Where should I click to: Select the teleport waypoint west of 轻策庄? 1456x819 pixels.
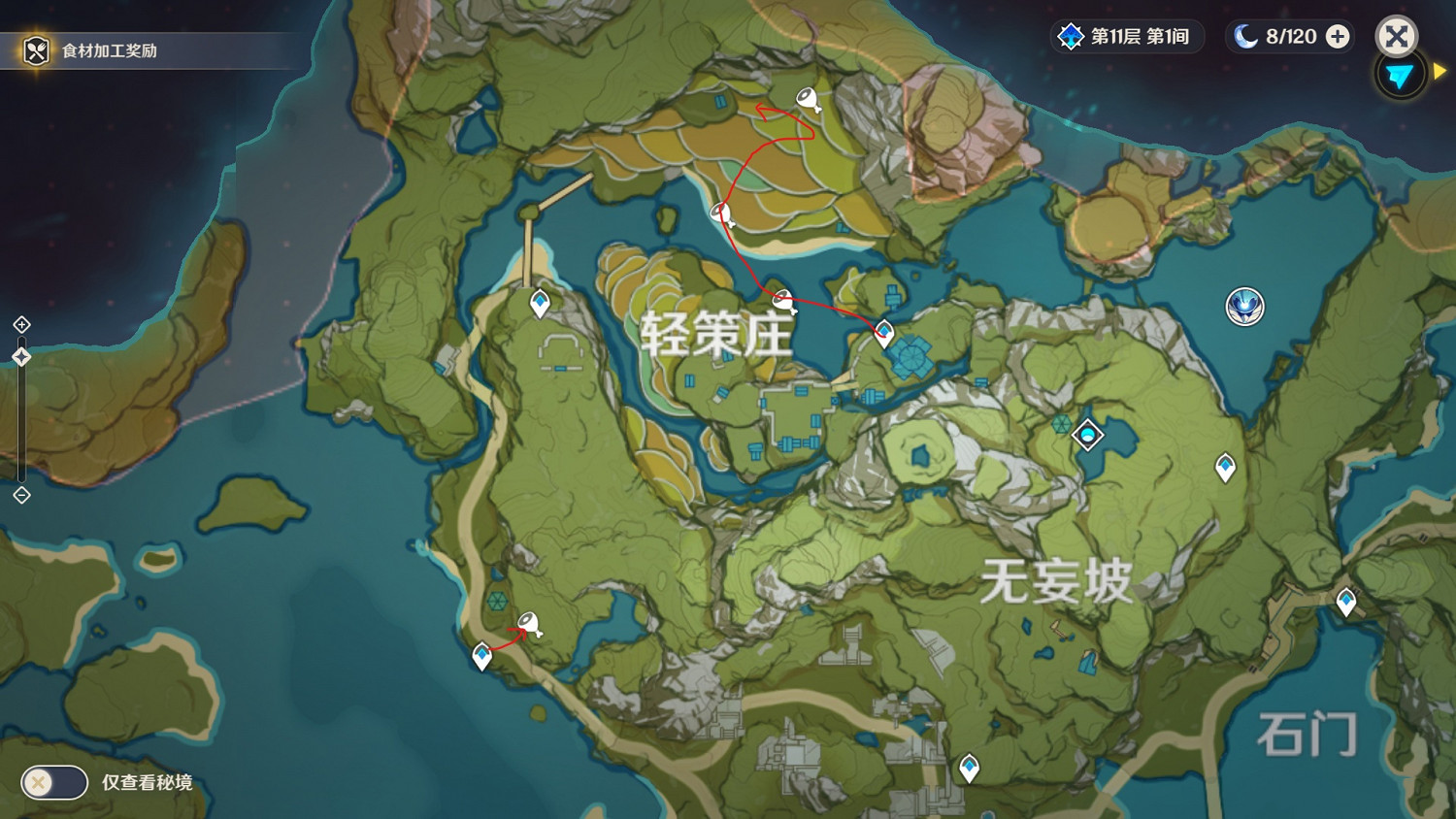538,302
